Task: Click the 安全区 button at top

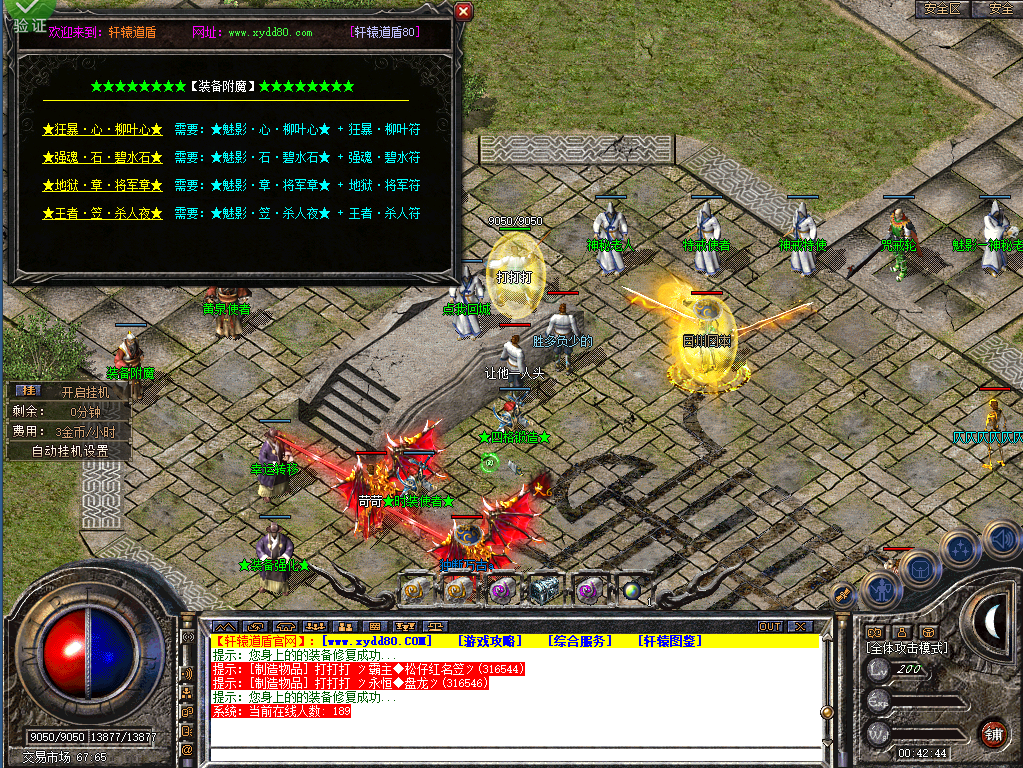Action: click(942, 9)
